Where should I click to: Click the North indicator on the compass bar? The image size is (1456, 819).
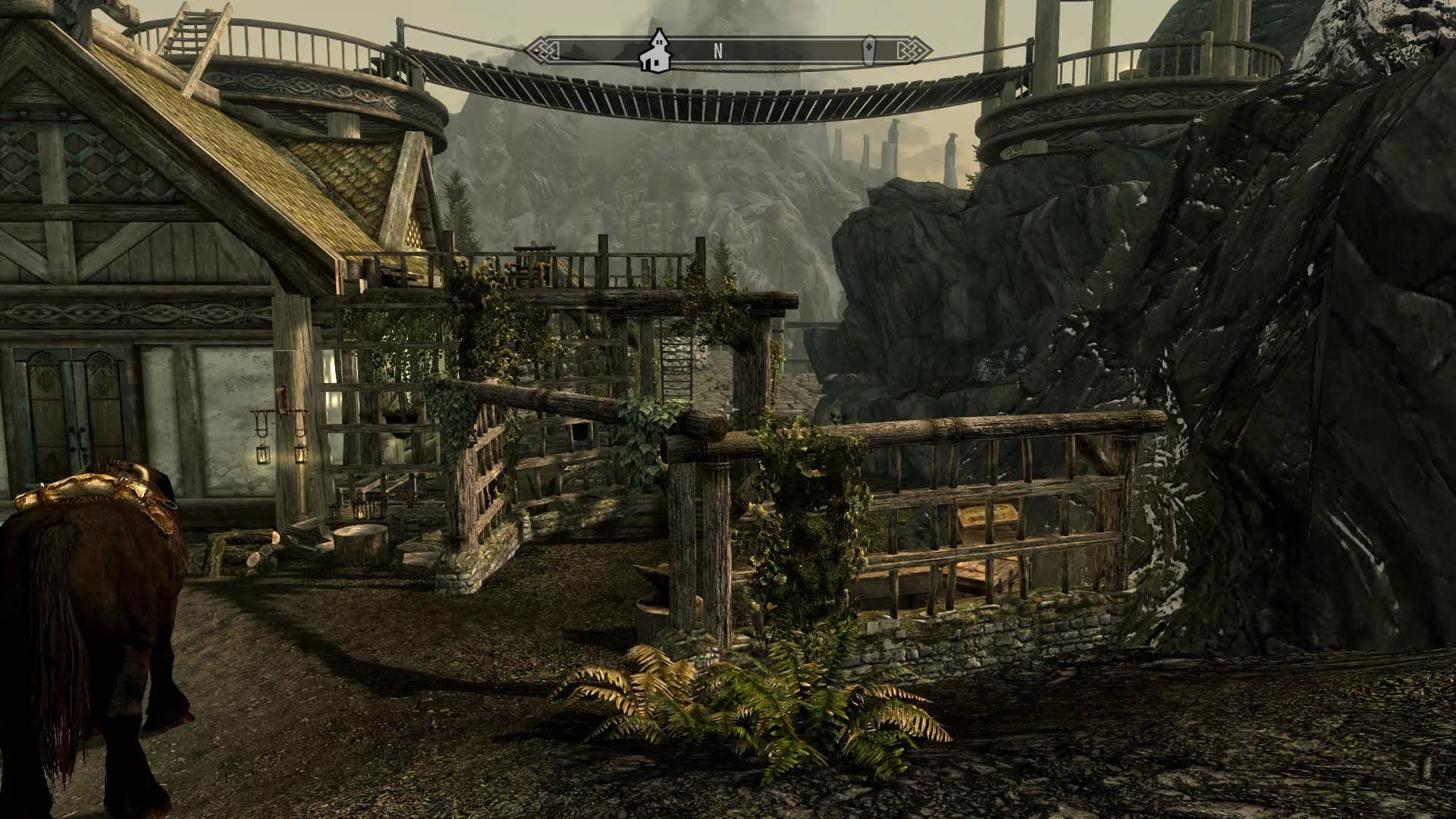(x=717, y=51)
